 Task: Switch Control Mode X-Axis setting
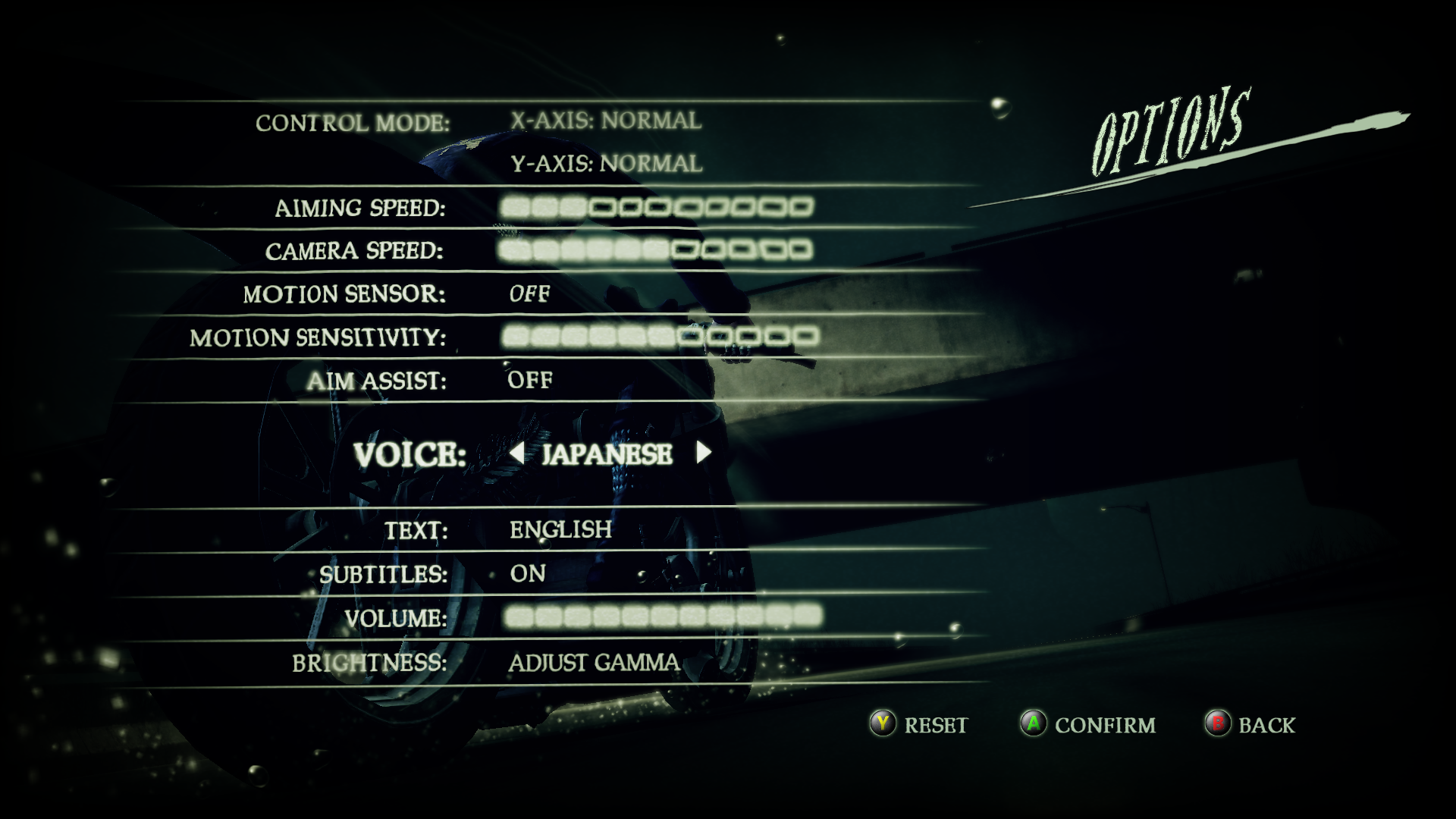605,118
